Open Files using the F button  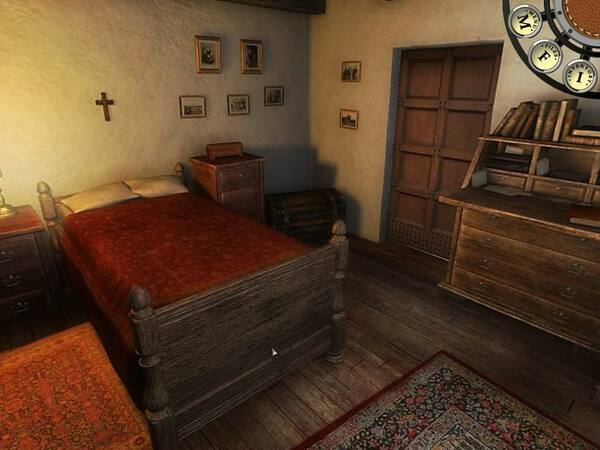coord(545,55)
